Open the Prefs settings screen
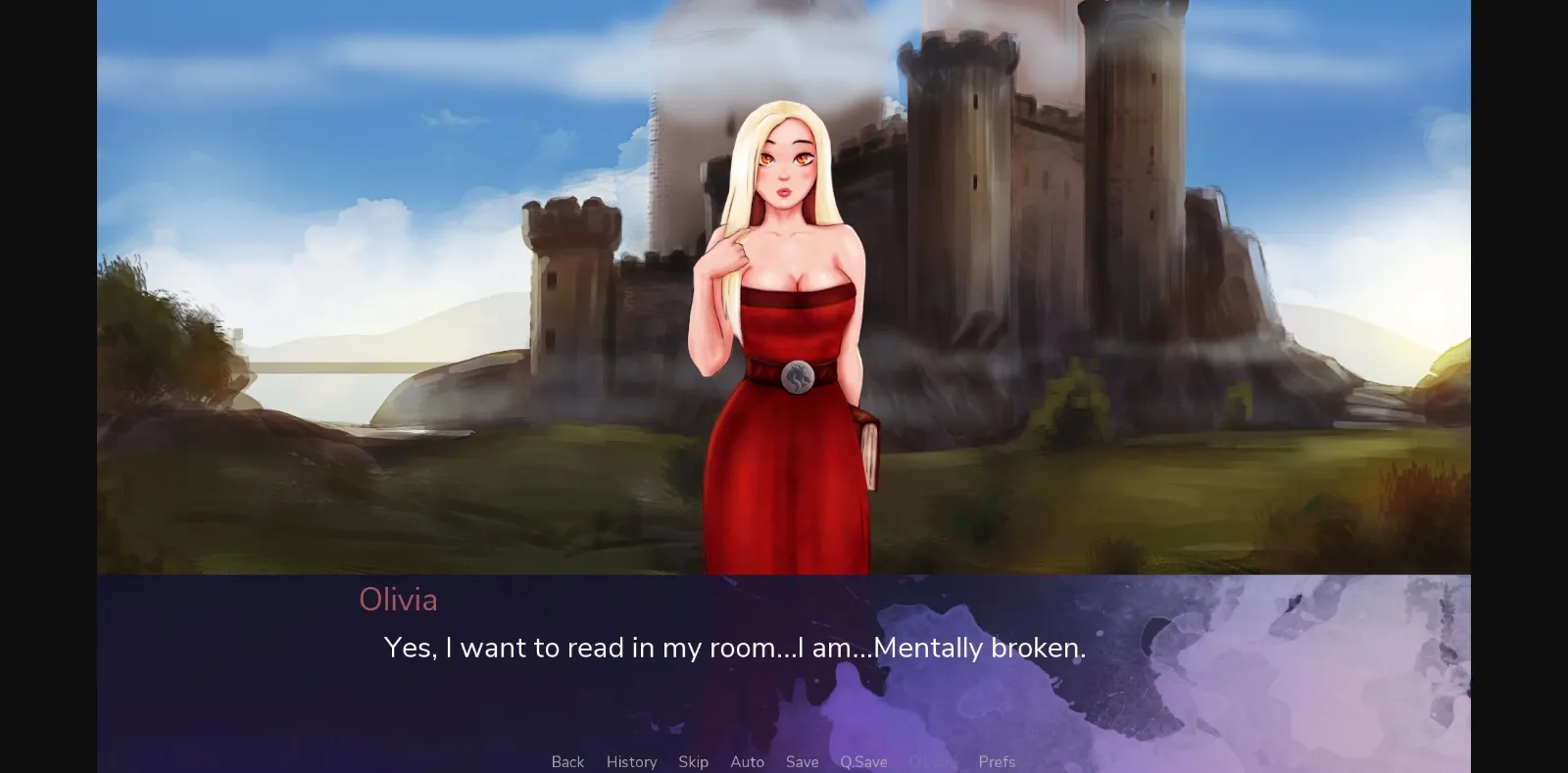 996,761
